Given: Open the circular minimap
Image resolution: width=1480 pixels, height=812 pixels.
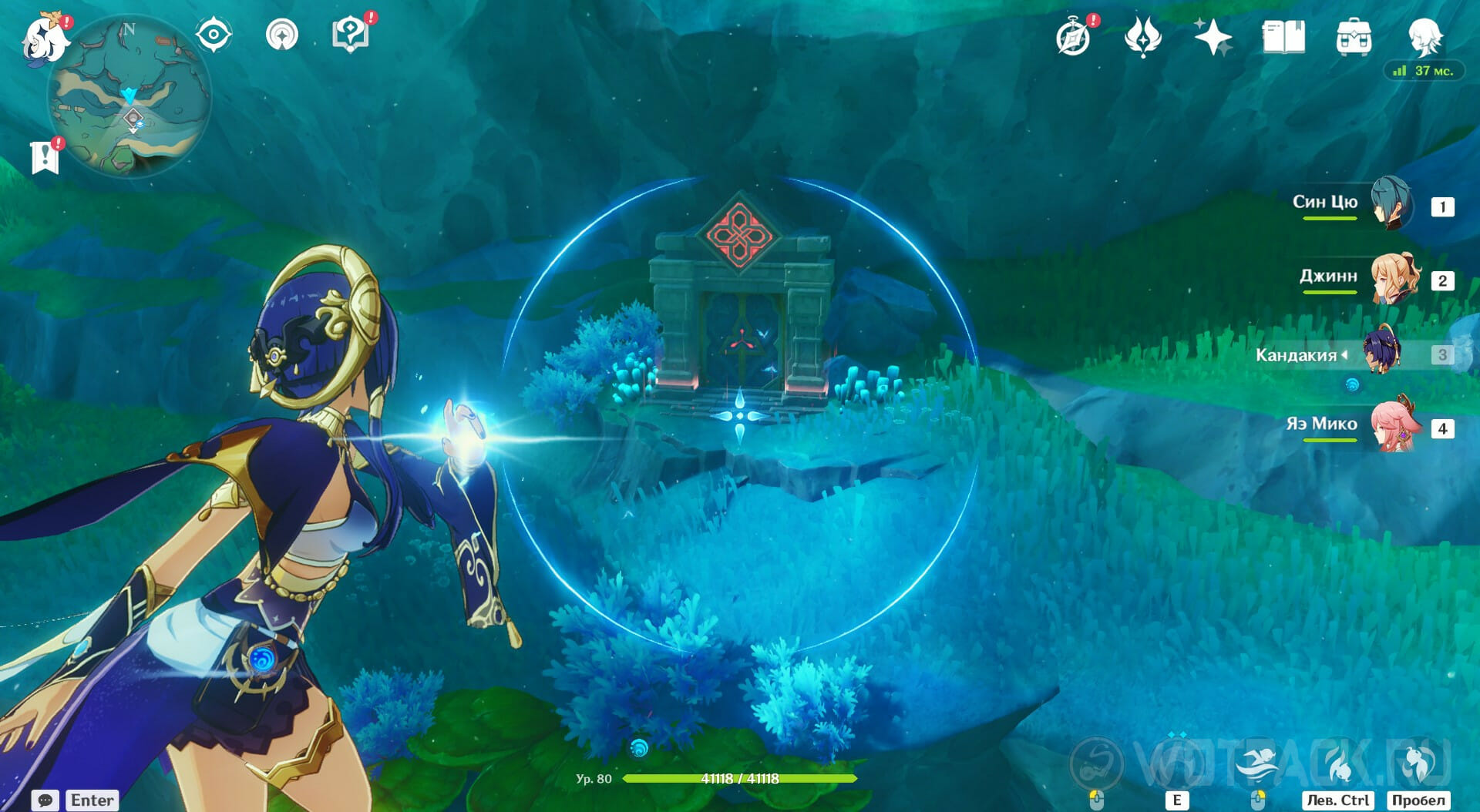Looking at the screenshot, I should [x=129, y=96].
